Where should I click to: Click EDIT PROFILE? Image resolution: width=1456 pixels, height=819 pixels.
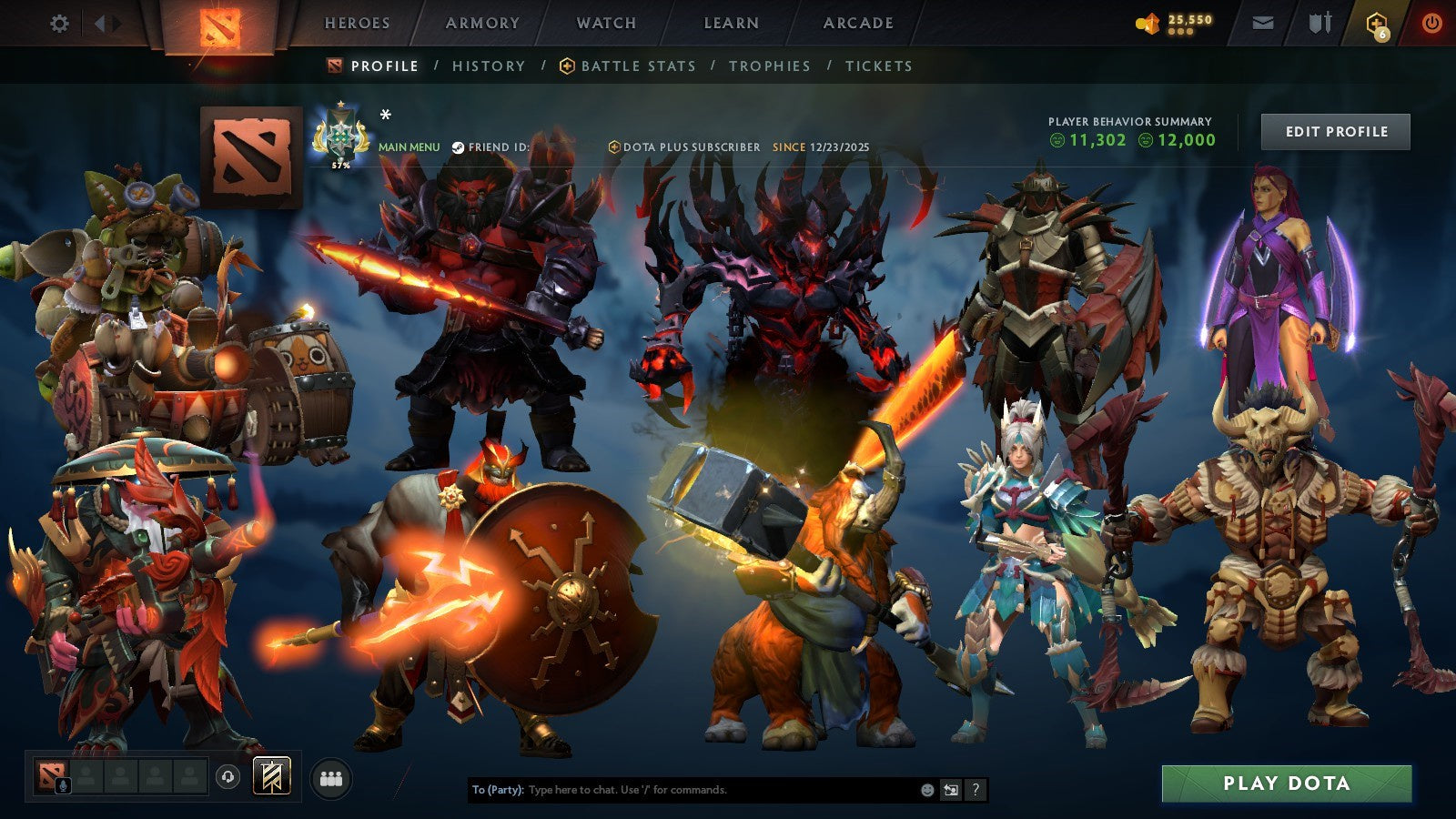tap(1334, 131)
